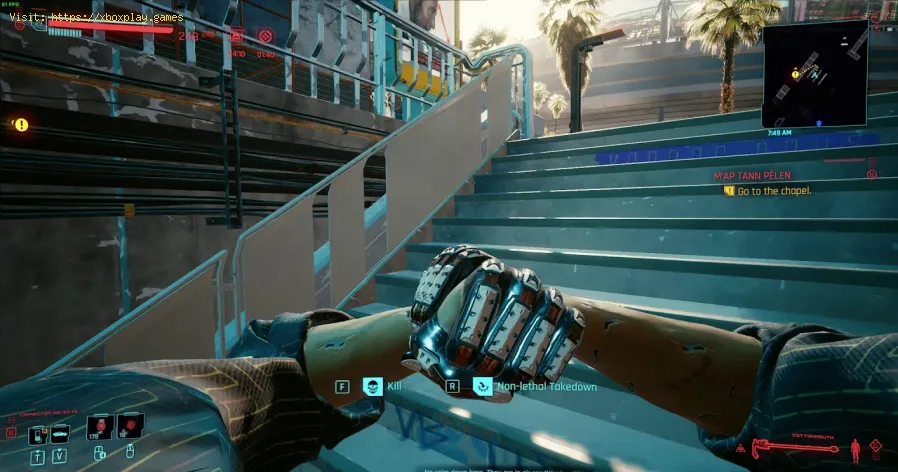Click the yellow marker on the minimap
The image size is (898, 472).
tap(795, 73)
